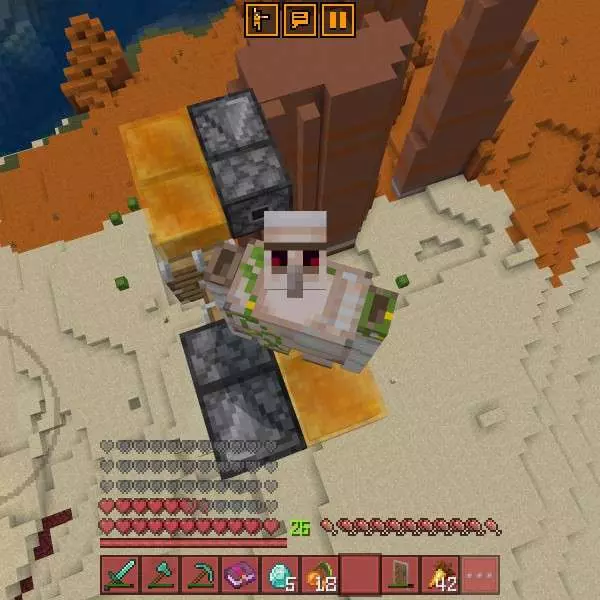Select the diamond sword hotbar slot

(x=120, y=575)
